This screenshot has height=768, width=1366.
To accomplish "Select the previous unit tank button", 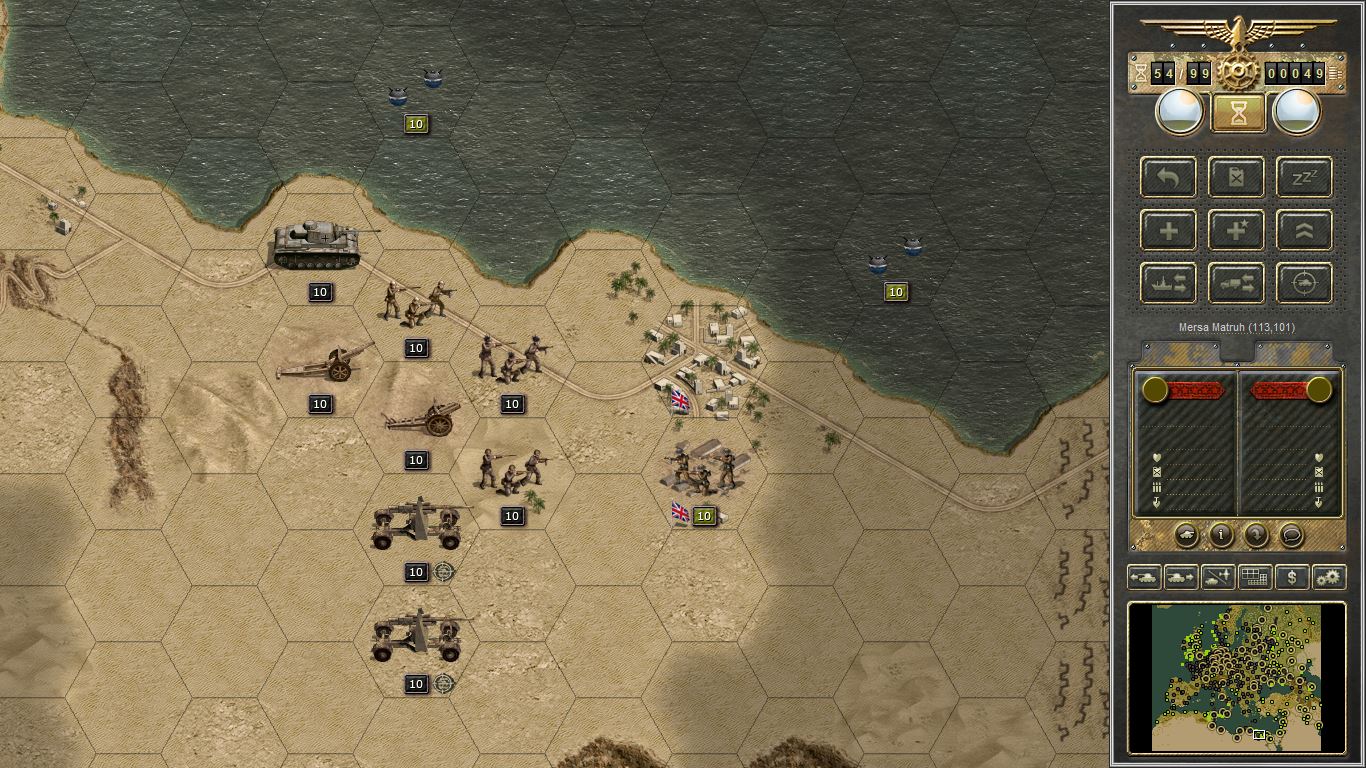I will click(1144, 577).
